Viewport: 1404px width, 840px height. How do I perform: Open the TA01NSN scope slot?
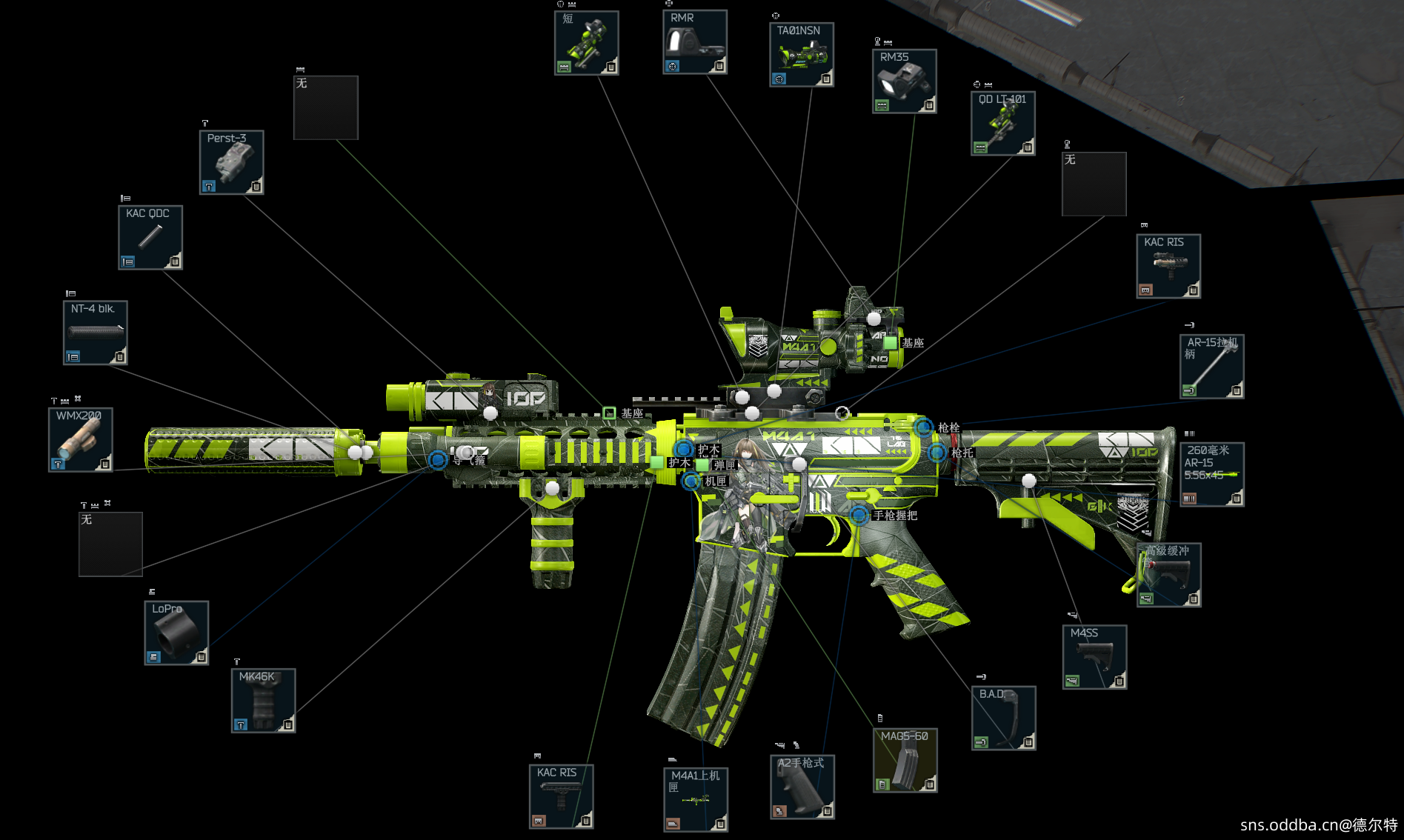tap(802, 55)
